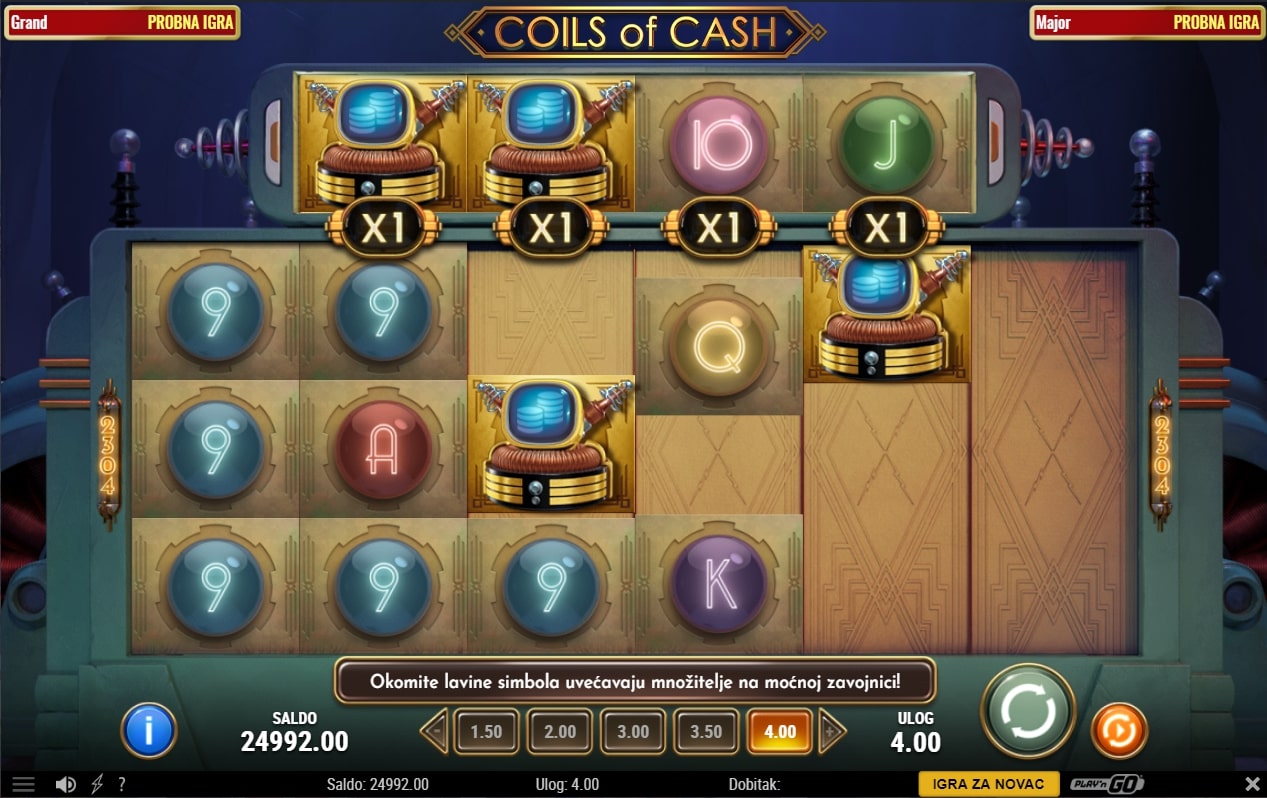This screenshot has height=798, width=1267.
Task: Toggle sound with the speaker icon
Action: click(x=66, y=785)
